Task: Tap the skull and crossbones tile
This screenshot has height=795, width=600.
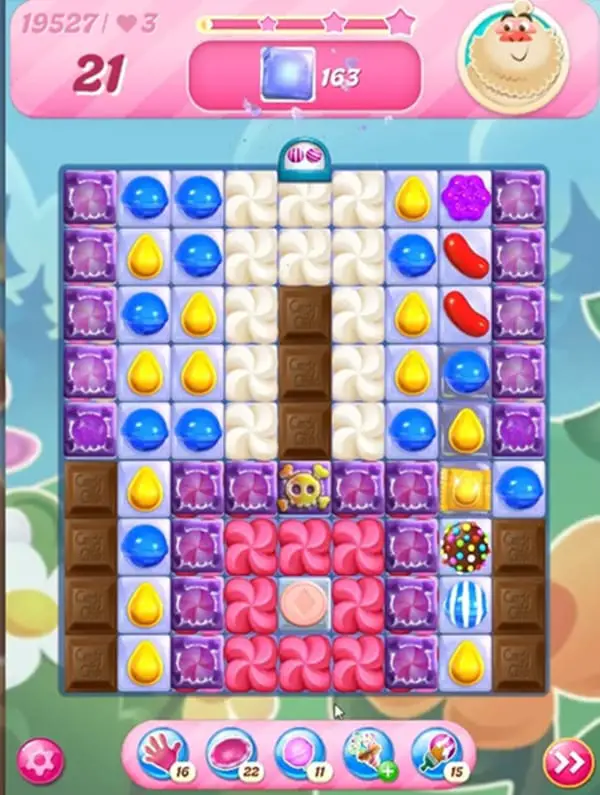Action: (x=302, y=488)
